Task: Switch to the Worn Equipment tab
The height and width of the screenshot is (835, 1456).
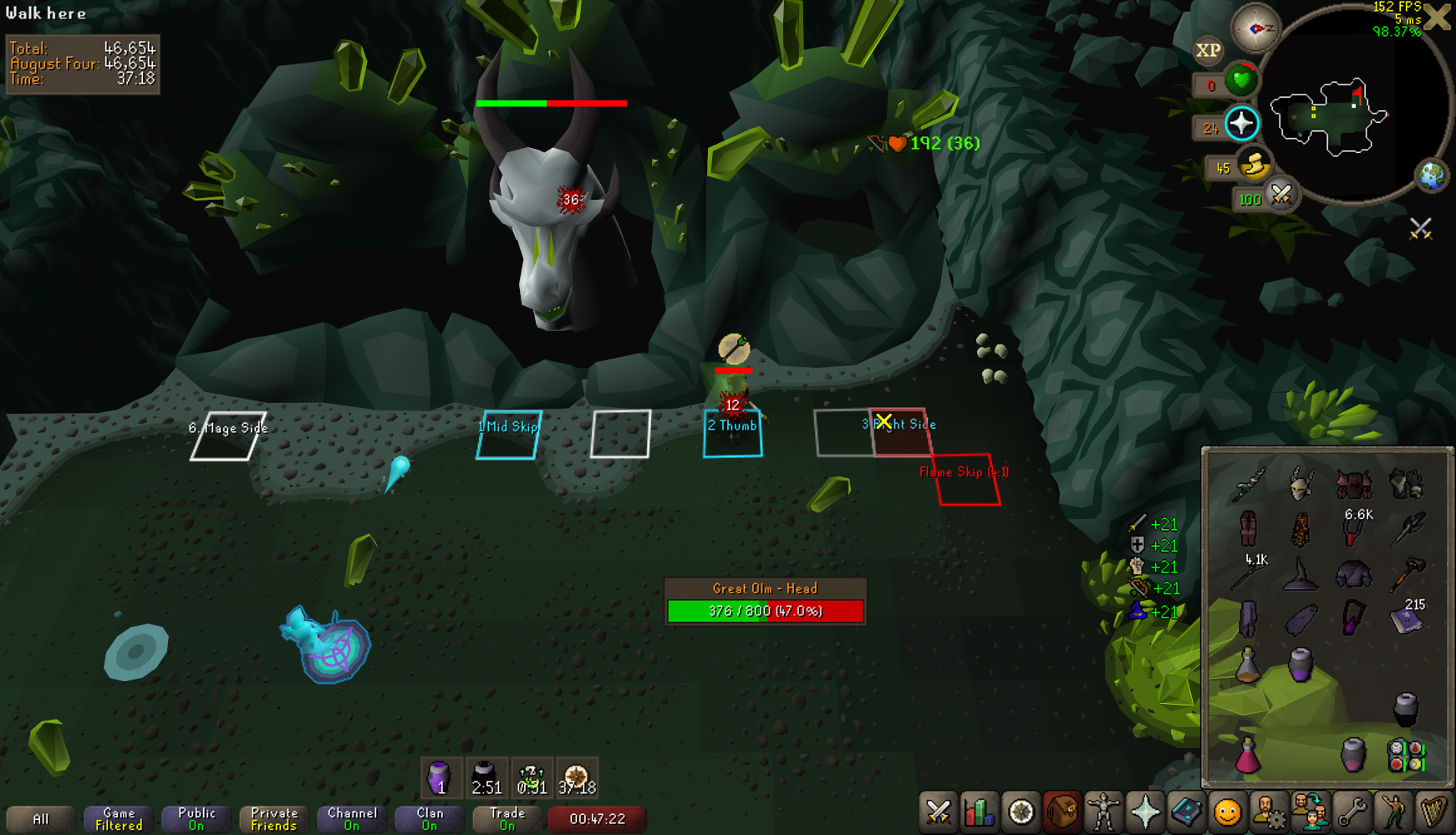Action: [1103, 812]
